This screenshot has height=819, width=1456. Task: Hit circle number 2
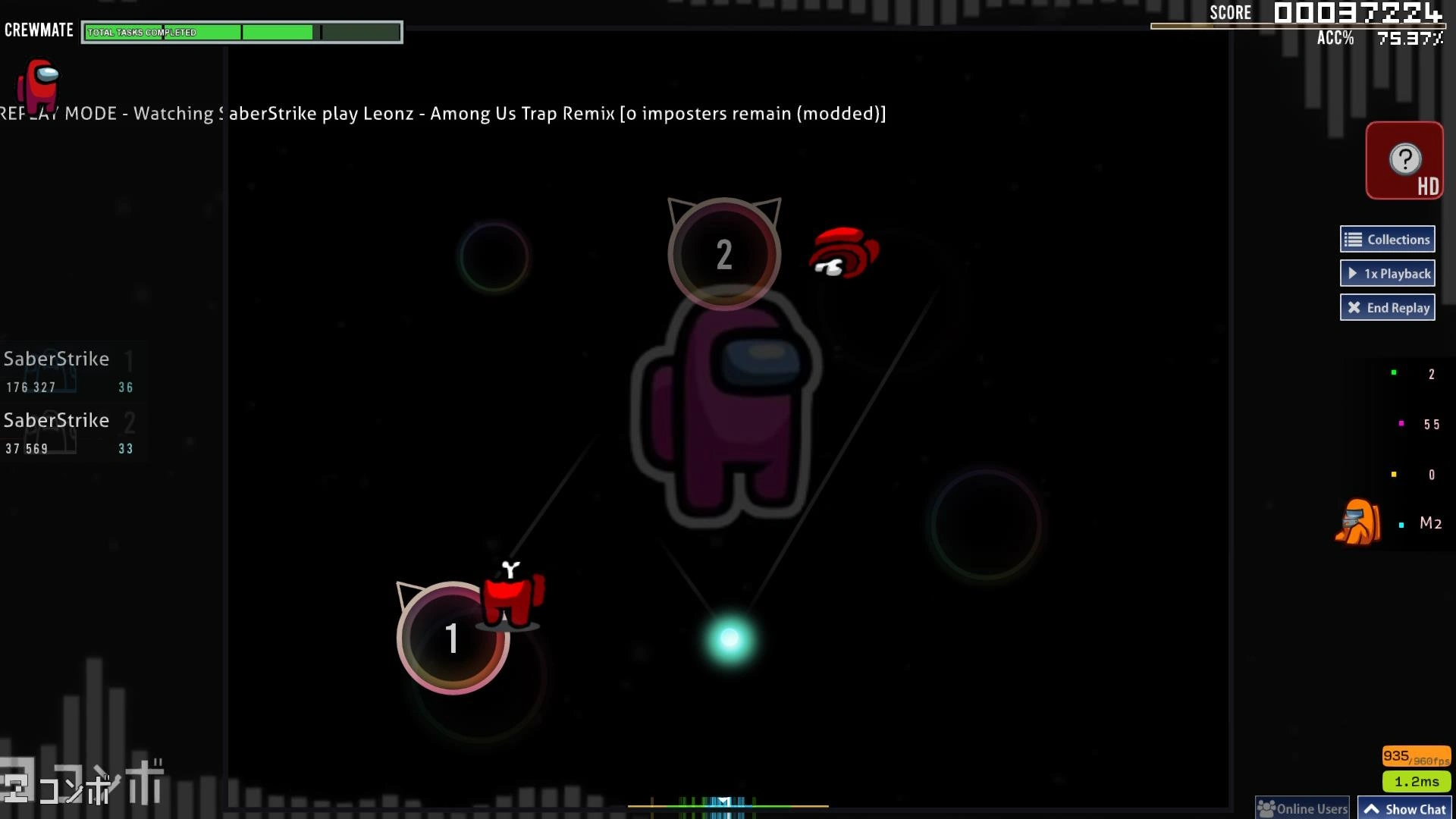click(x=723, y=254)
